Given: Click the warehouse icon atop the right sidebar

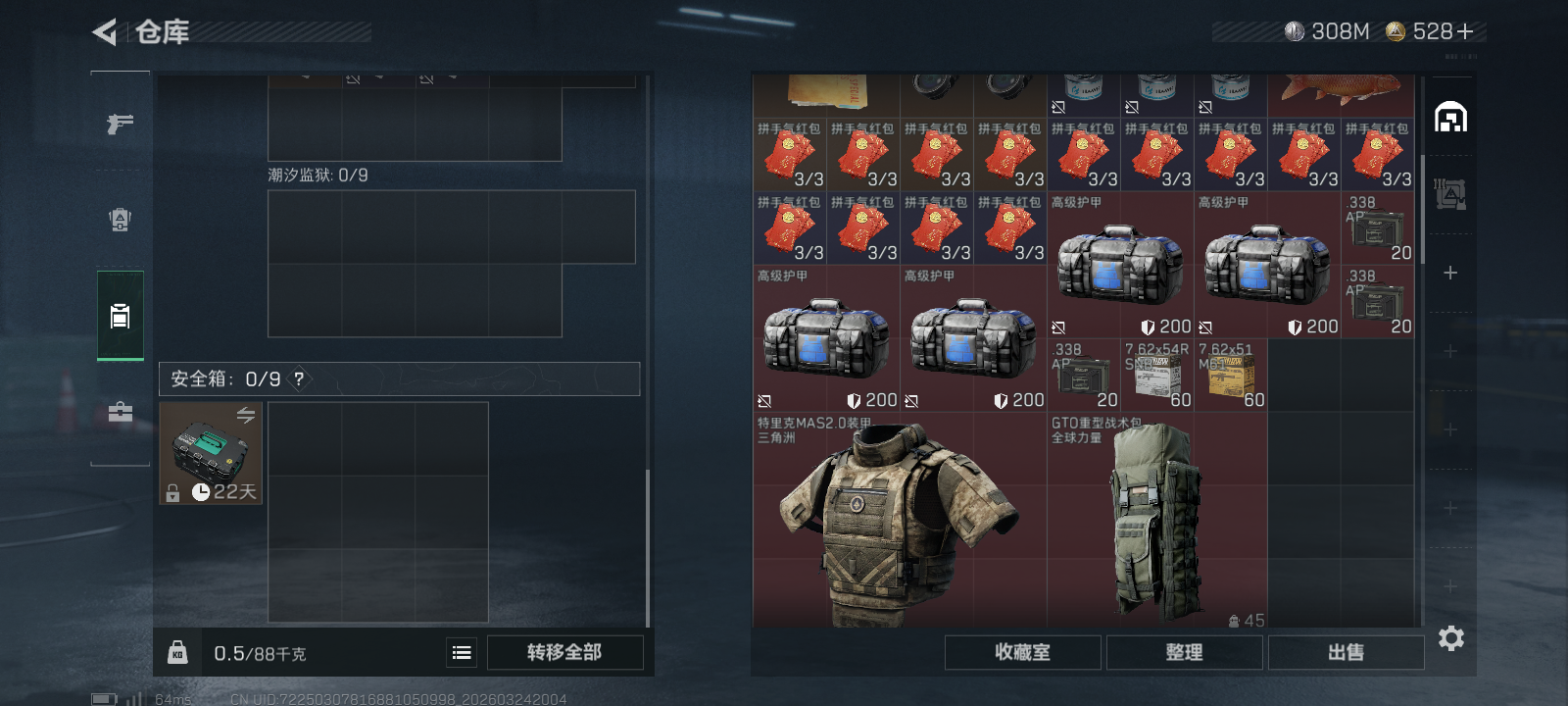Looking at the screenshot, I should tap(1452, 115).
